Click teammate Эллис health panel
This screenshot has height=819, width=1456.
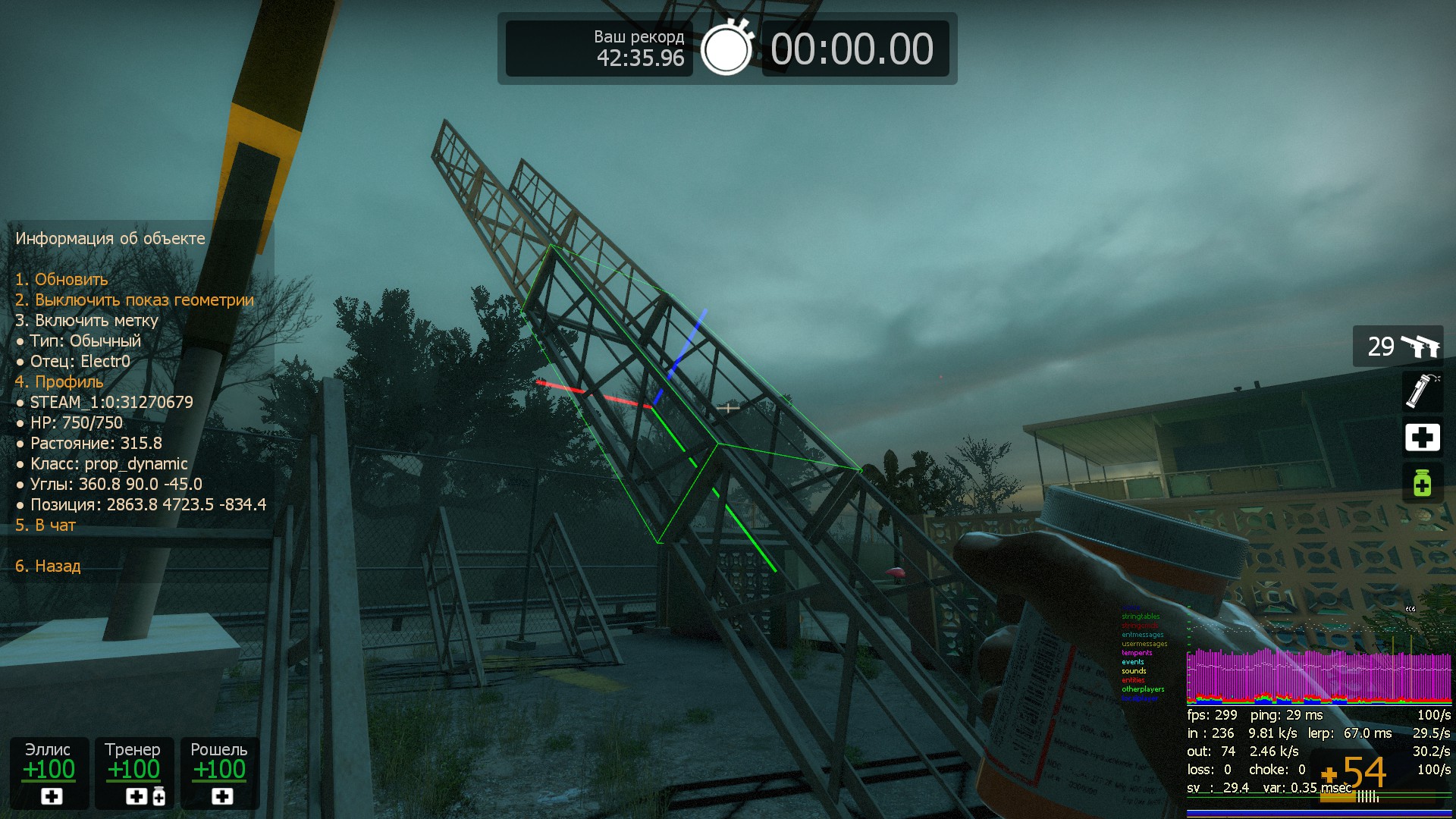pyautogui.click(x=49, y=773)
